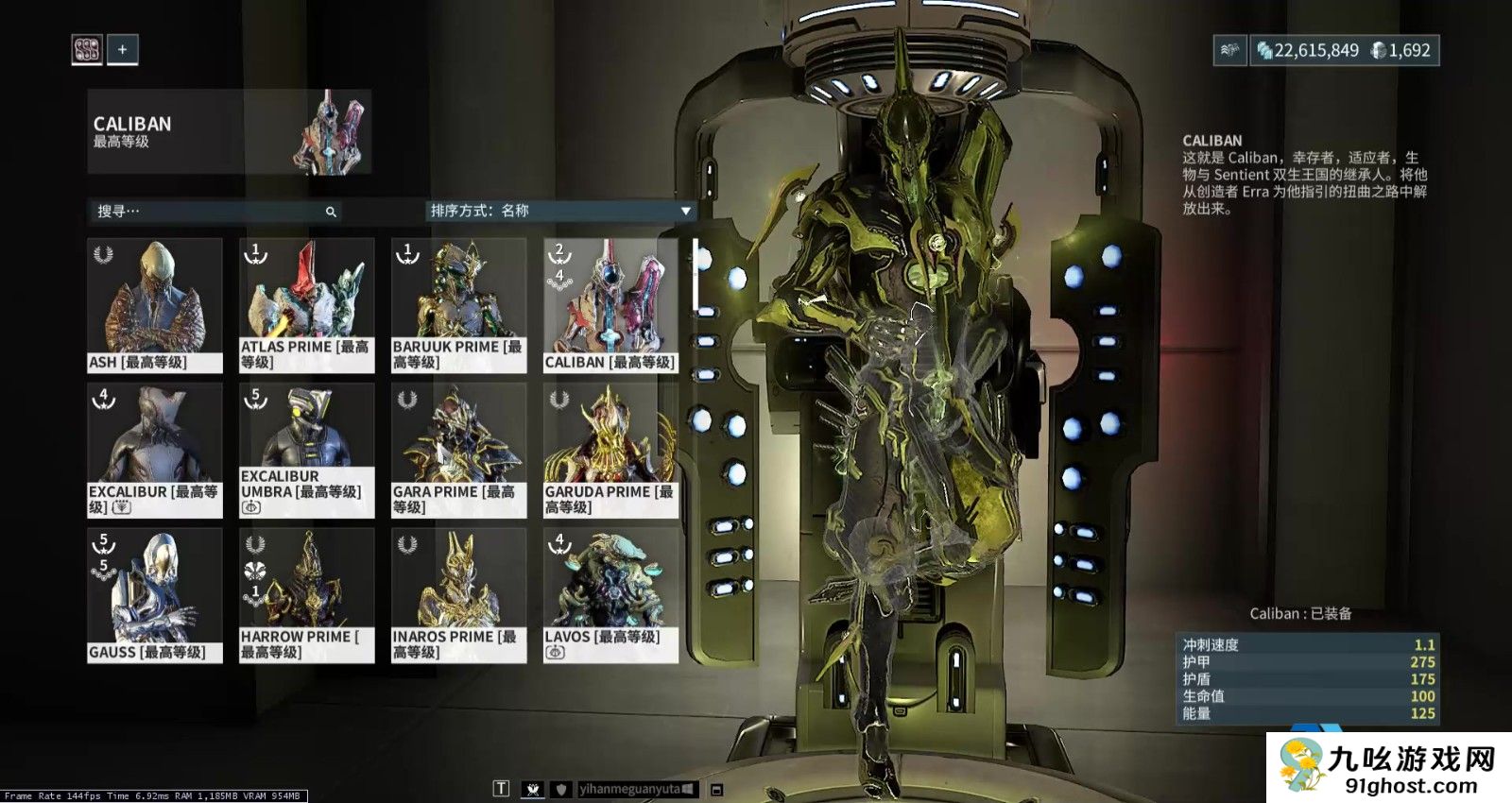Screen dimensions: 1512x803
Task: Select the Ash warframe tile
Action: click(155, 304)
